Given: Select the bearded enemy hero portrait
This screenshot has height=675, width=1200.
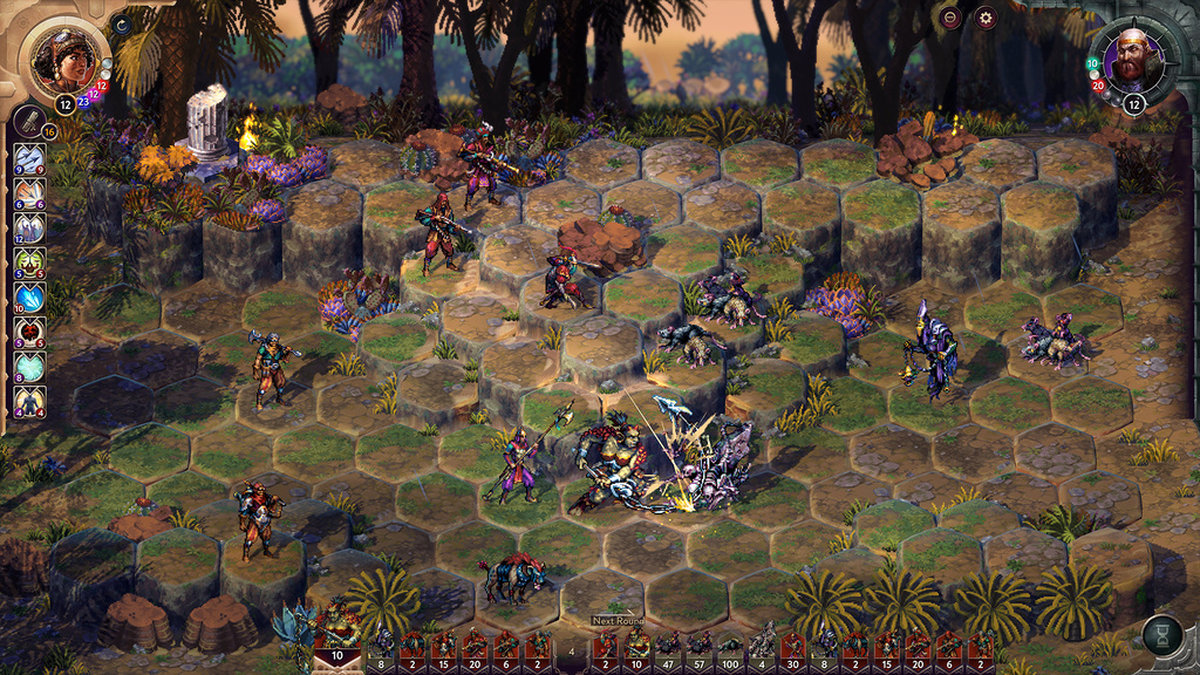Looking at the screenshot, I should point(1133,62).
